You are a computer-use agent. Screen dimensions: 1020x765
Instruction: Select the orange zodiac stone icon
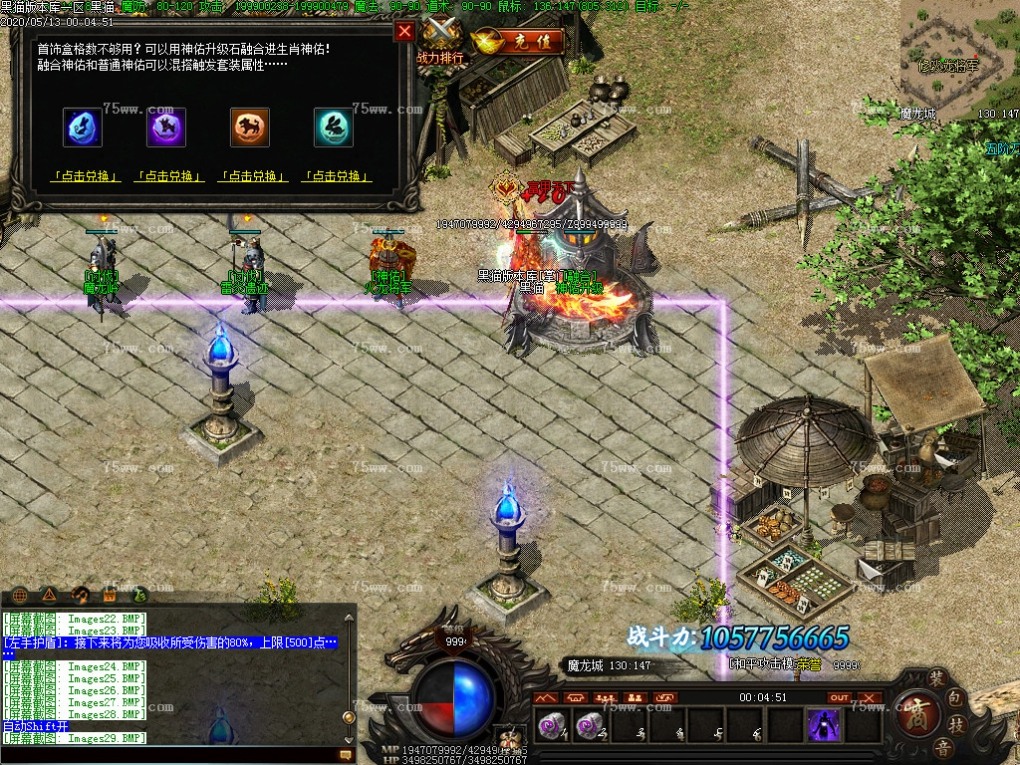click(x=250, y=128)
